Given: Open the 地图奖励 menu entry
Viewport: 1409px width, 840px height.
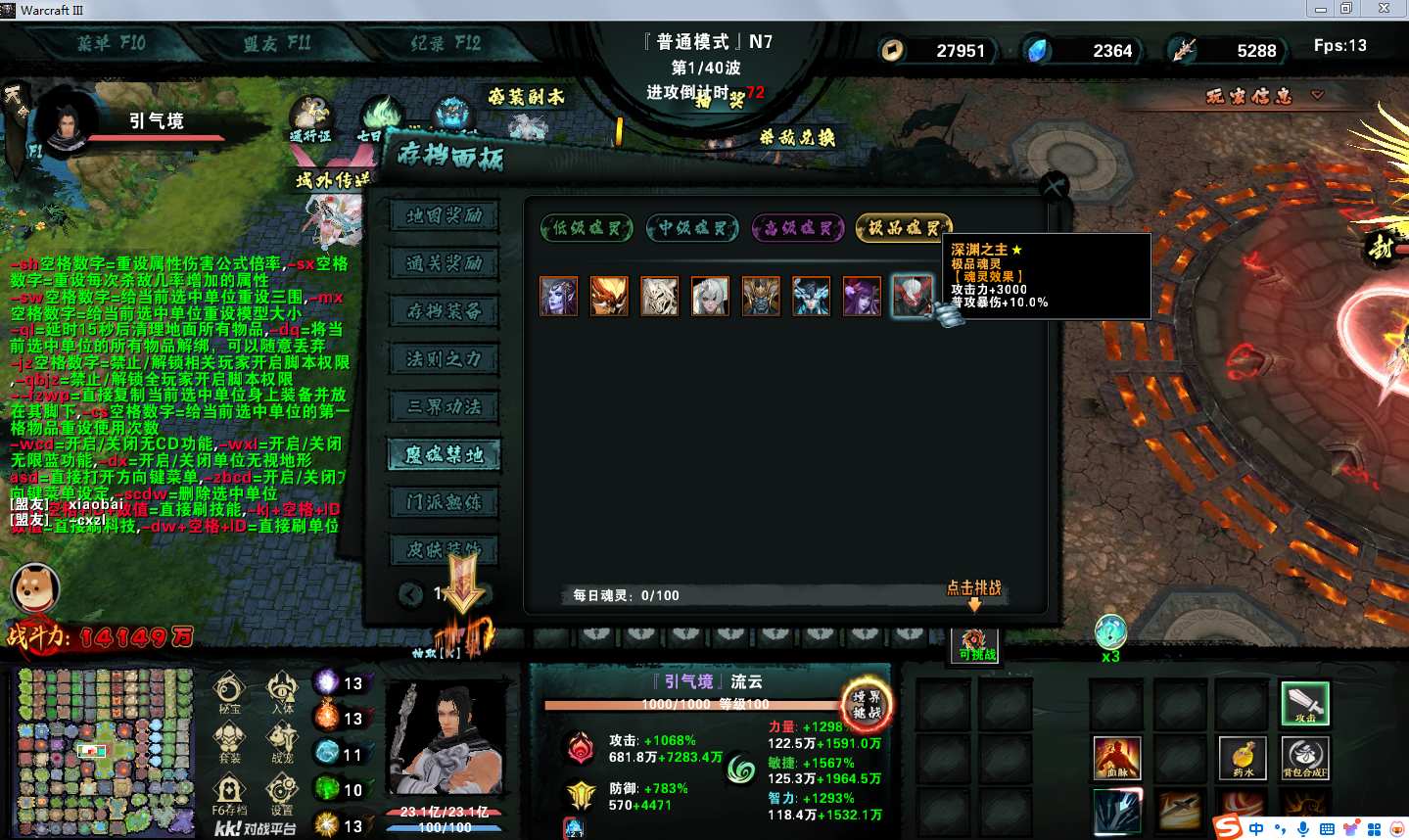Looking at the screenshot, I should tap(445, 215).
